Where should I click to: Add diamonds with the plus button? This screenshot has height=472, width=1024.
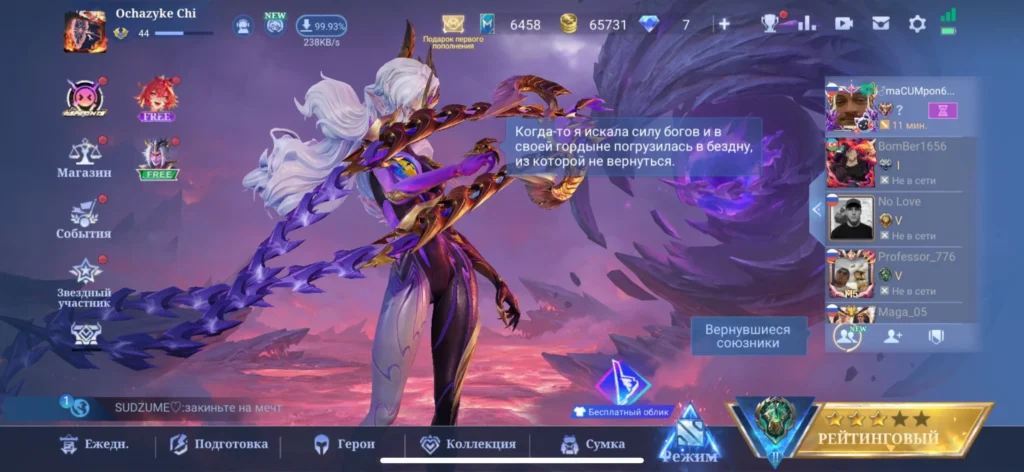coord(724,24)
